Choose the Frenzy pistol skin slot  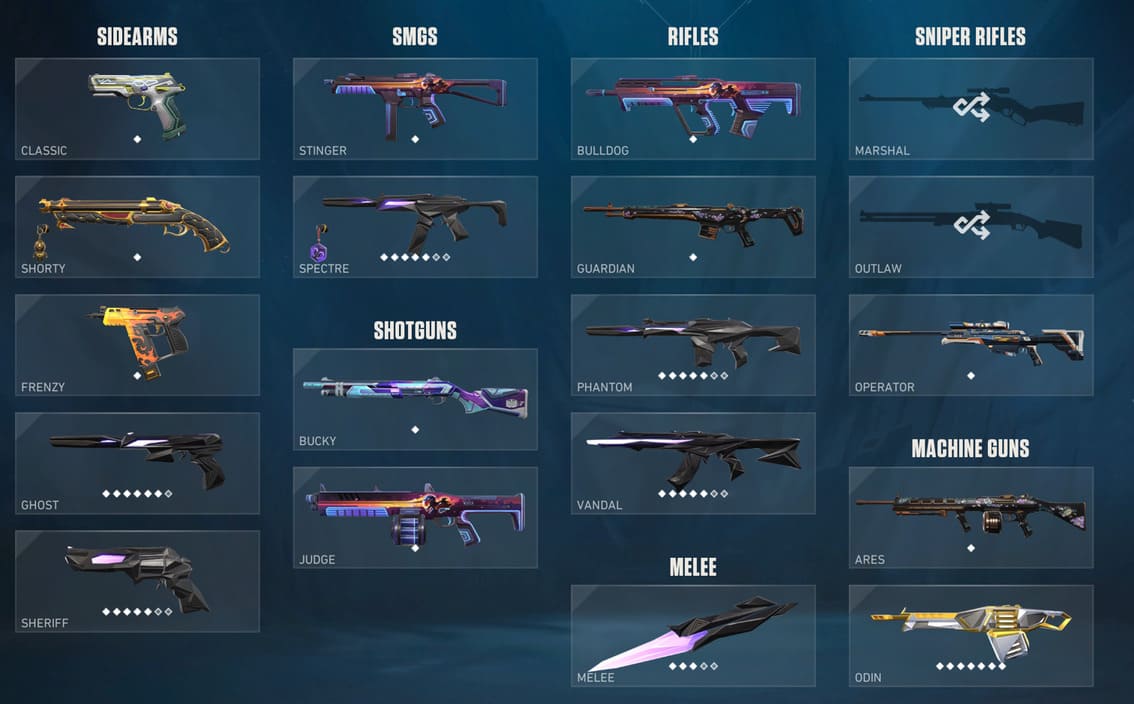[x=137, y=344]
